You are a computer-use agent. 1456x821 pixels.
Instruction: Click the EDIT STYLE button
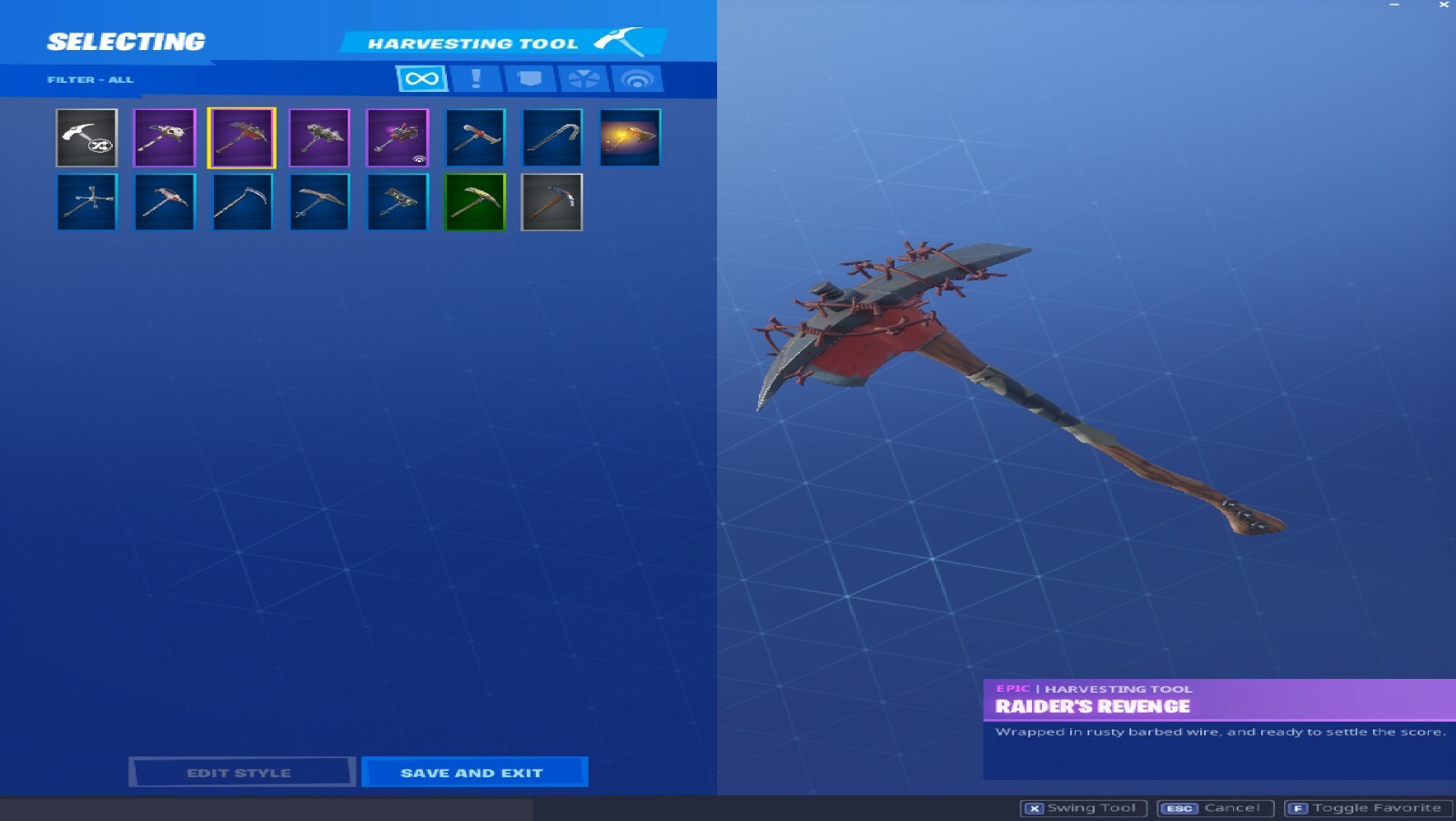pyautogui.click(x=242, y=772)
